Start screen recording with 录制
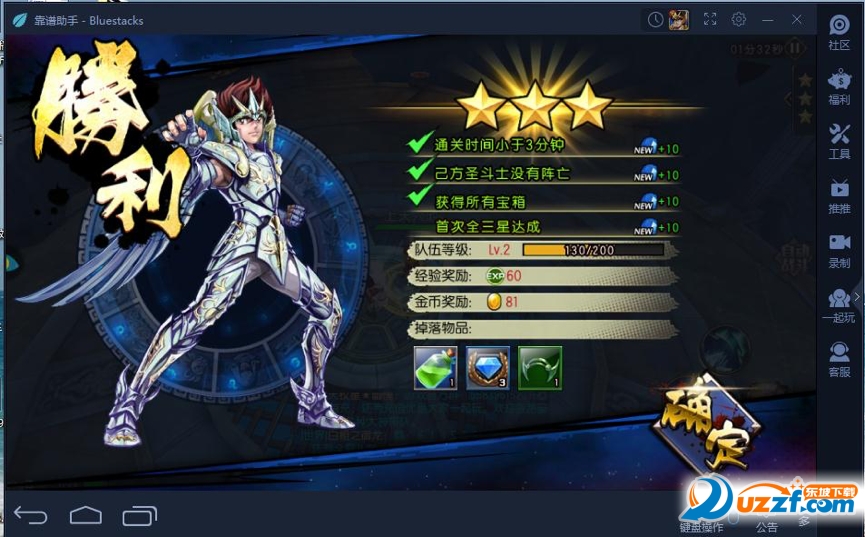 tap(839, 250)
